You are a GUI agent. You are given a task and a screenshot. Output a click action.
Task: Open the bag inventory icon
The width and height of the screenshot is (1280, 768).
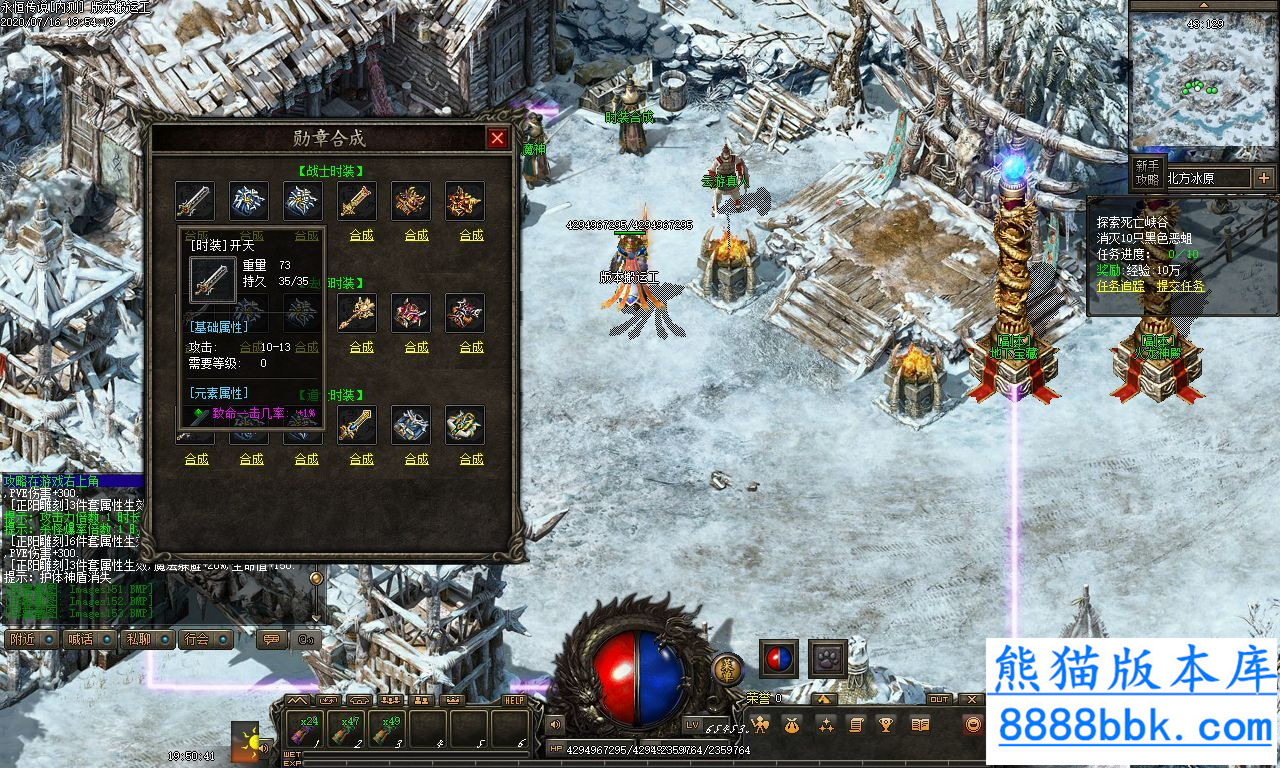tap(792, 724)
